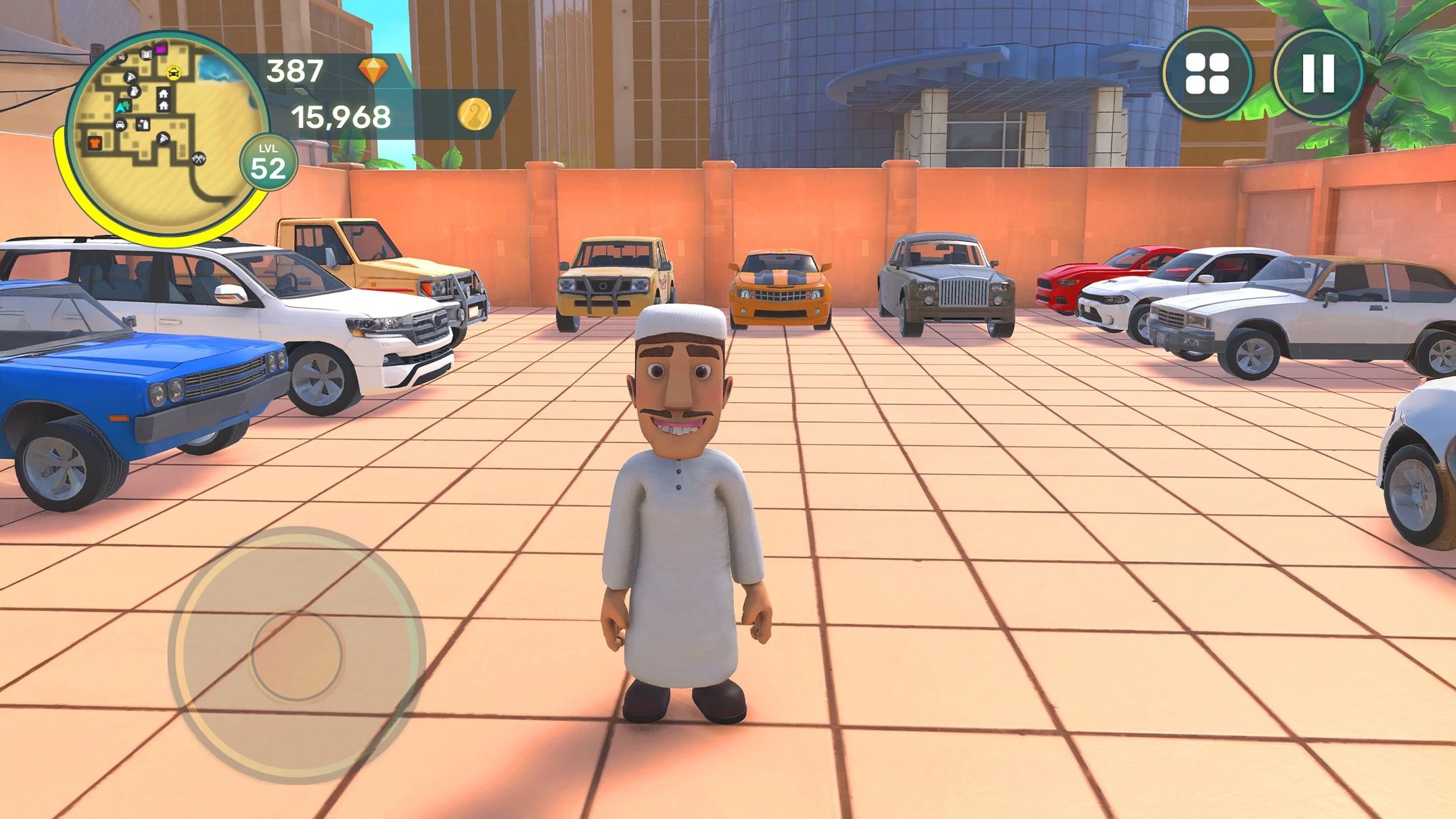Tap the yellow taxi marker on minimap
This screenshot has height=819, width=1456.
click(173, 73)
